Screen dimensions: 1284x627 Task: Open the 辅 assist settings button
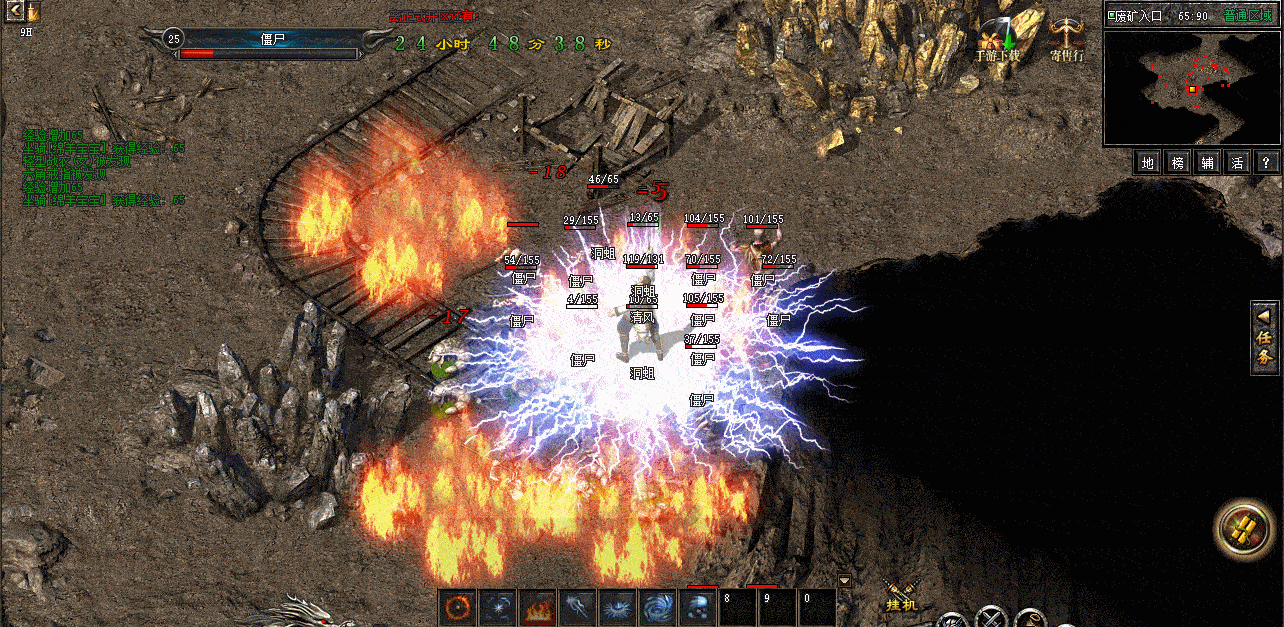point(1208,162)
